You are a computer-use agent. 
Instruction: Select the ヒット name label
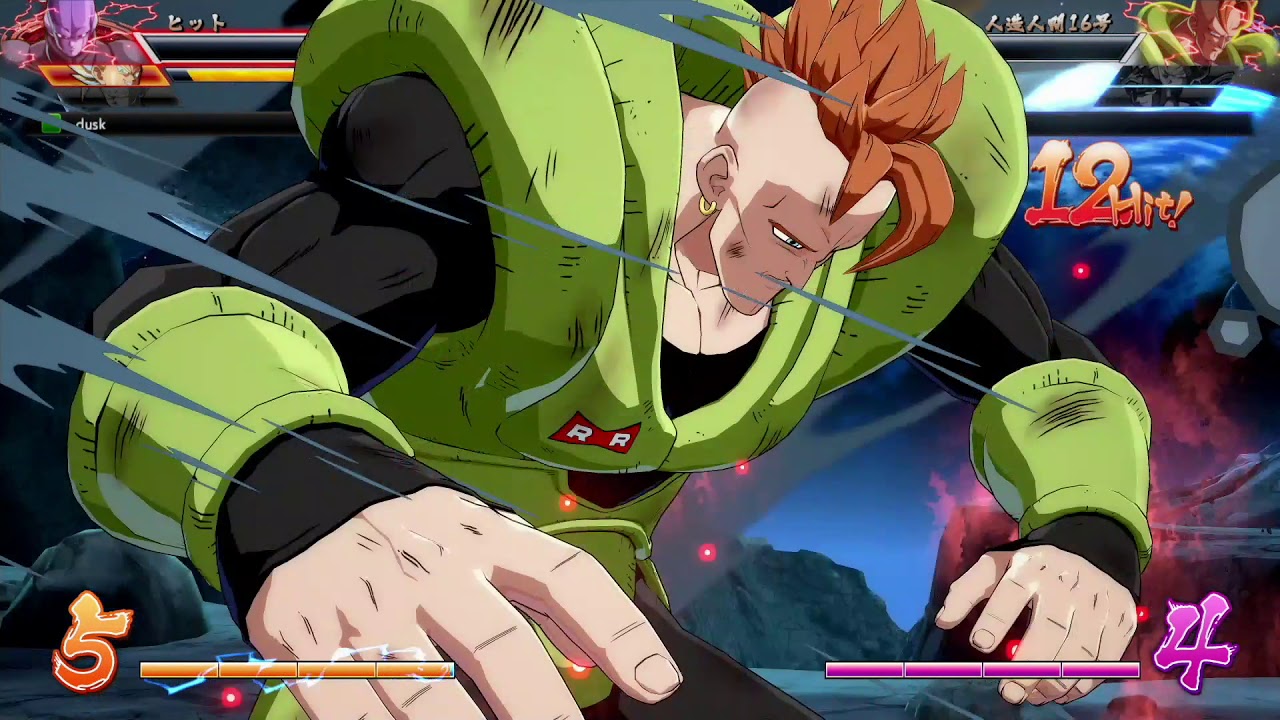(197, 22)
